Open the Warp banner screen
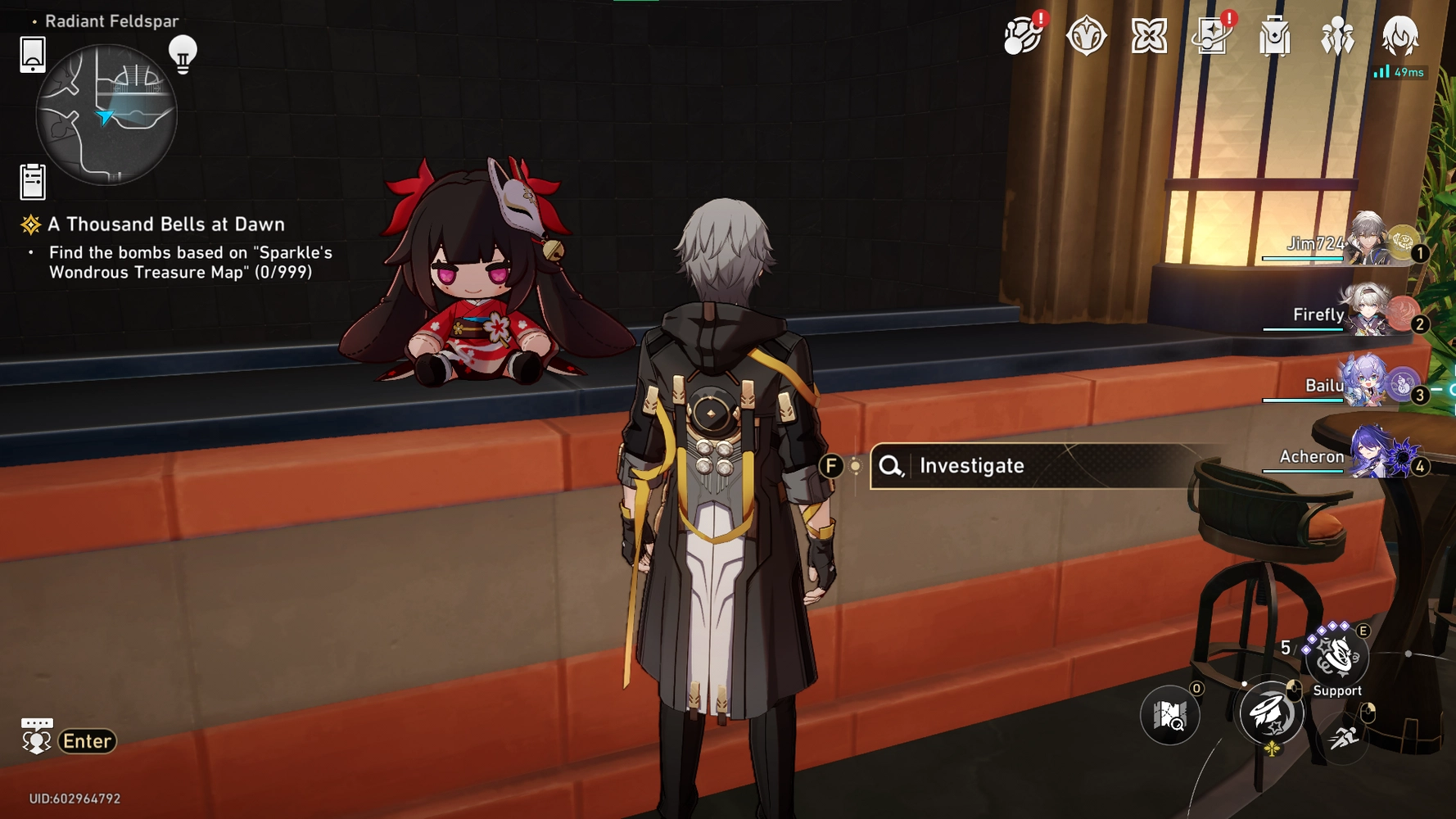 (1212, 35)
